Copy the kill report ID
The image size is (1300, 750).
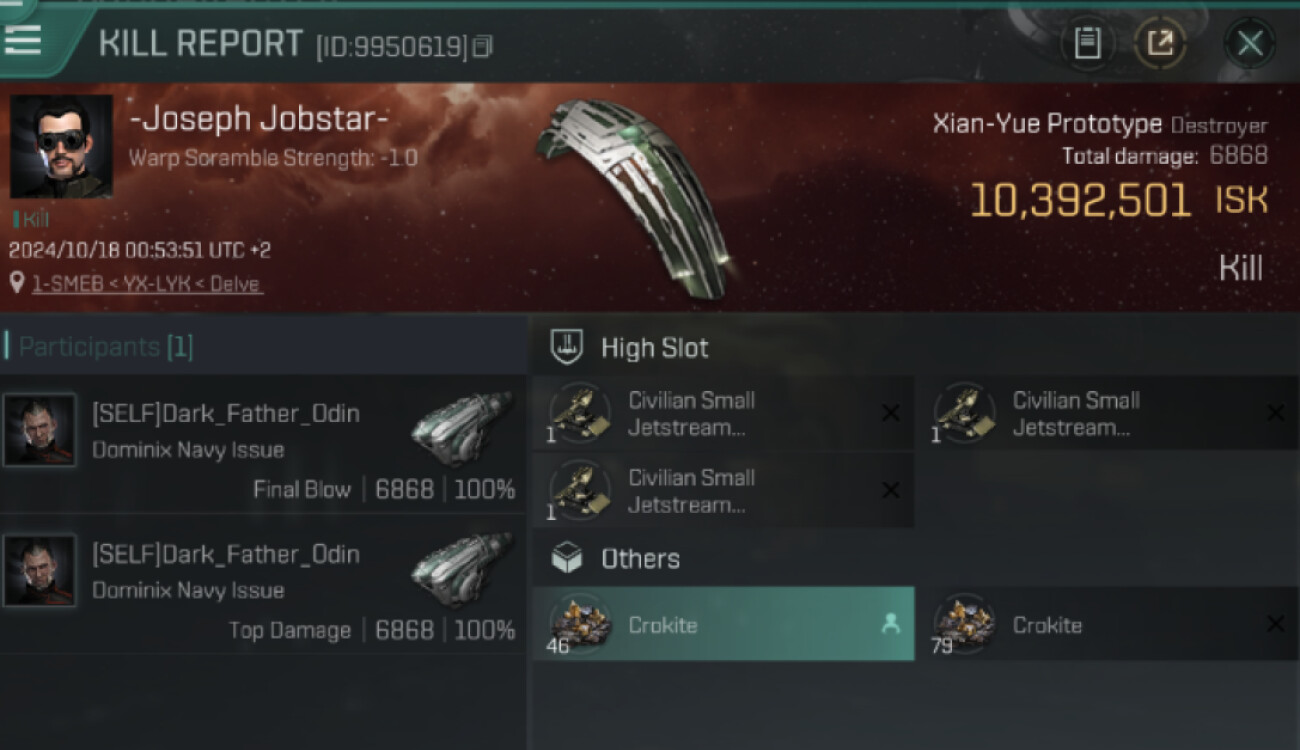pos(483,46)
